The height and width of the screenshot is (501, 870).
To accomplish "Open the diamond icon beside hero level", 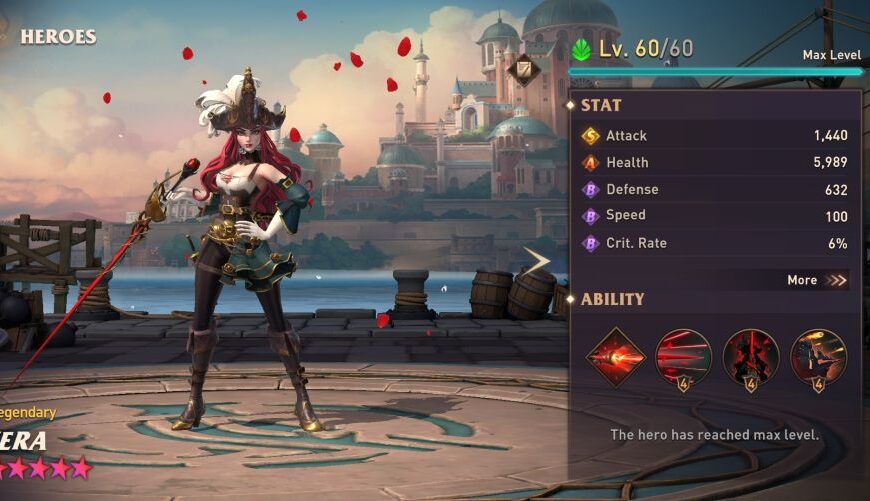I will click(523, 70).
